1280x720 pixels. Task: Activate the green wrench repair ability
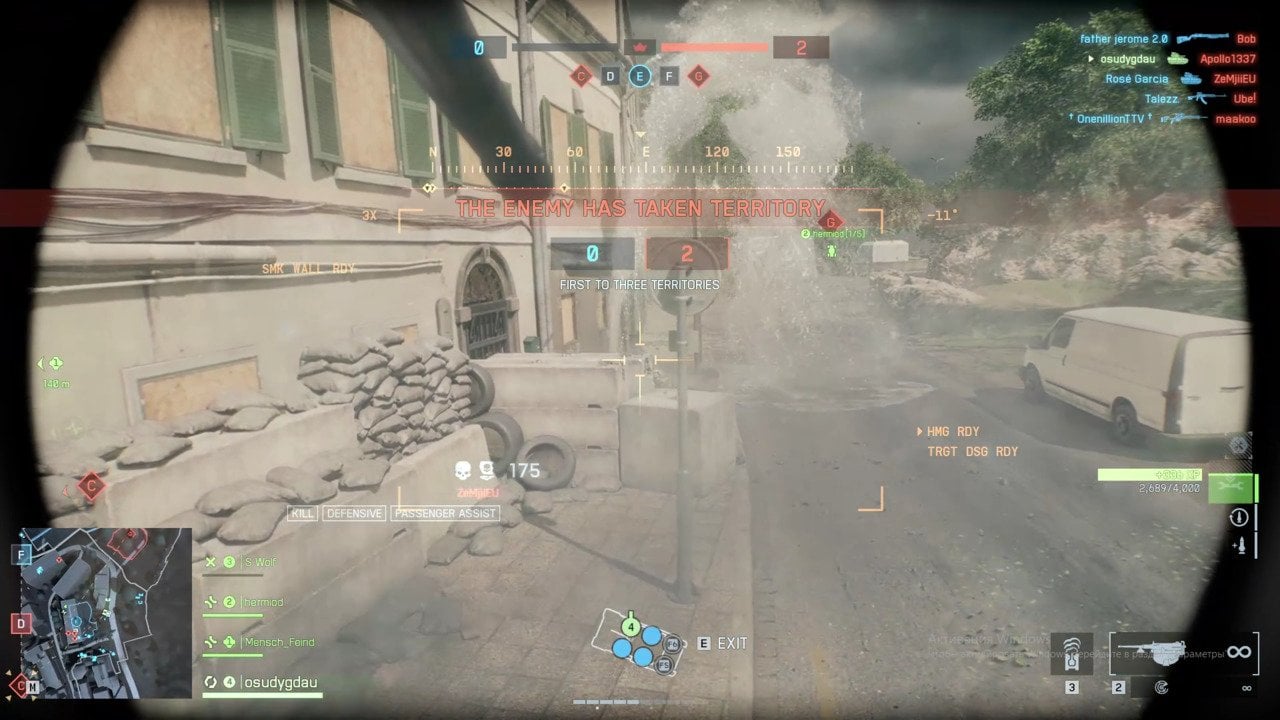(1229, 488)
